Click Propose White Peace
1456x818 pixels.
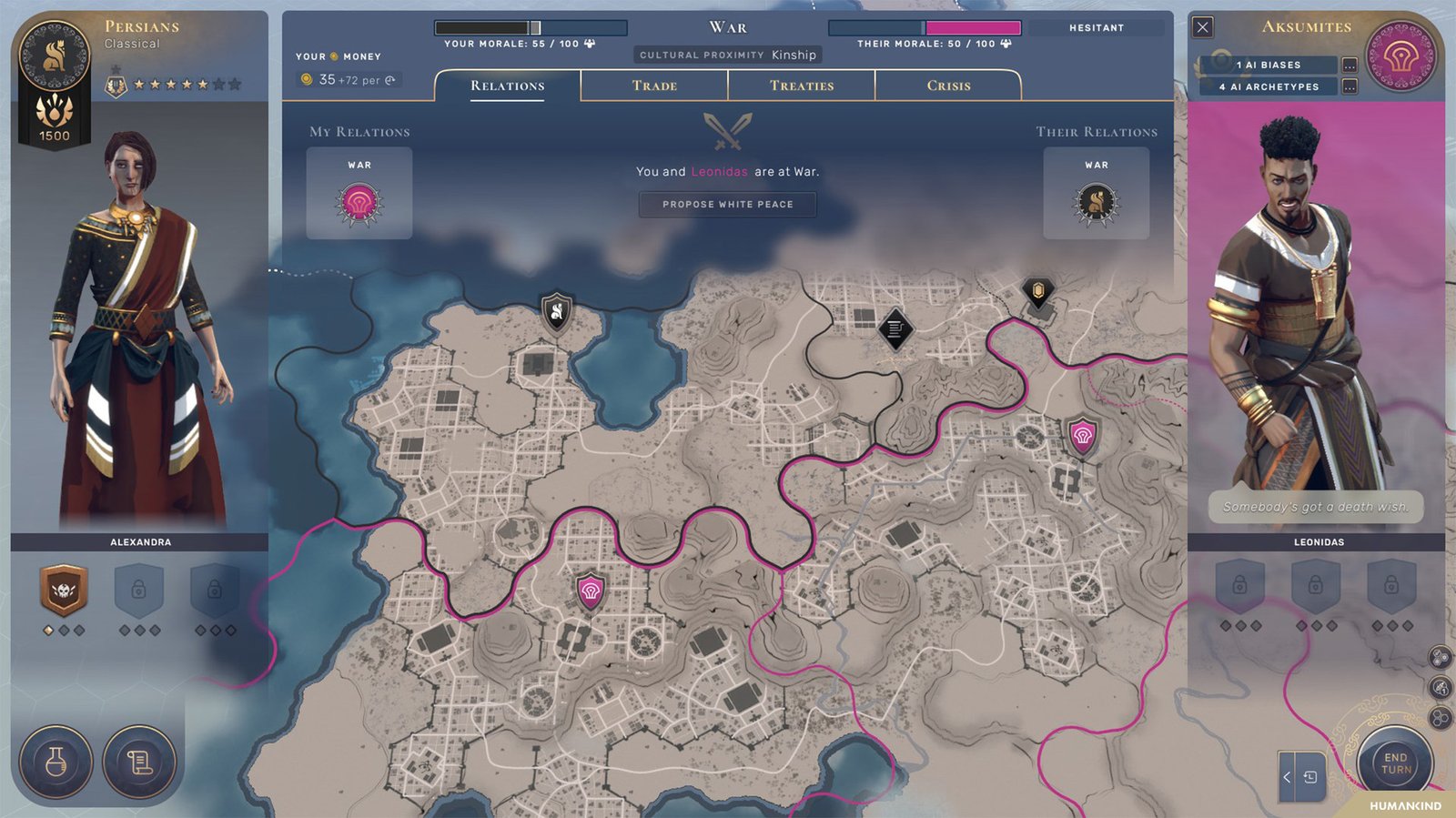coord(727,204)
